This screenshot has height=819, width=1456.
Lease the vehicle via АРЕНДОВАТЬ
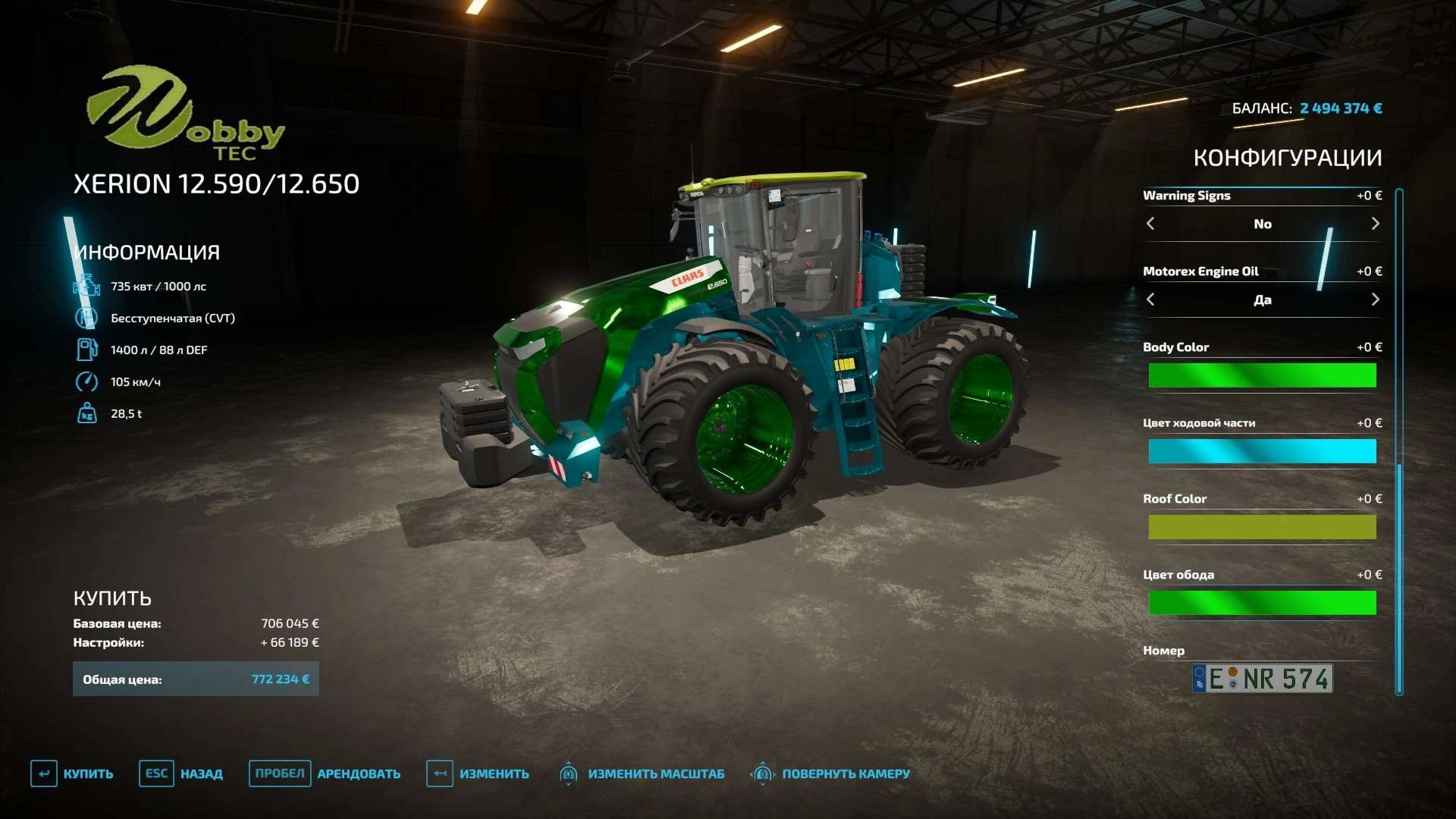coord(326,773)
